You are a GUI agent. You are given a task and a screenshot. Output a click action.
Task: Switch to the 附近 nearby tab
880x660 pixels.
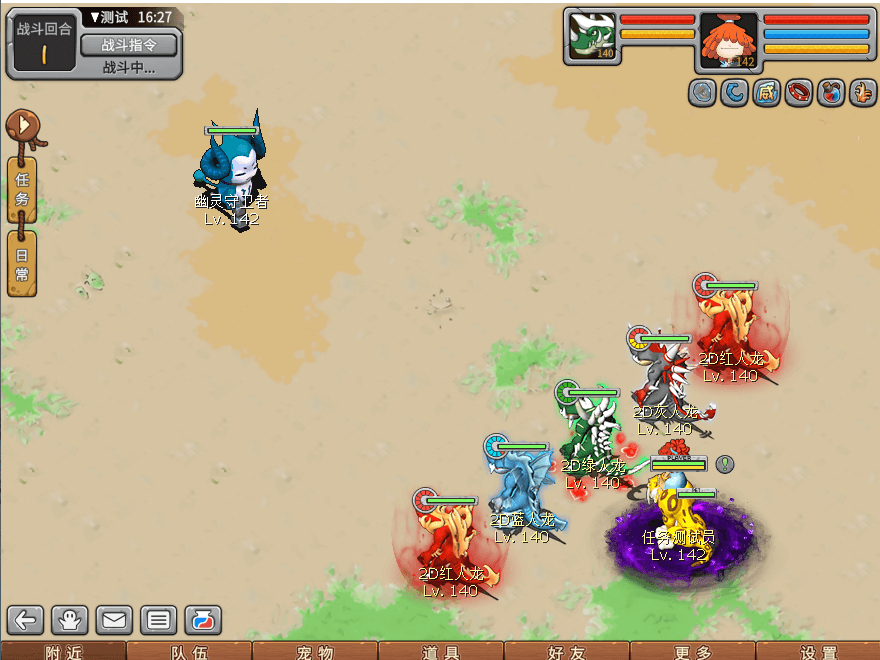click(62, 652)
